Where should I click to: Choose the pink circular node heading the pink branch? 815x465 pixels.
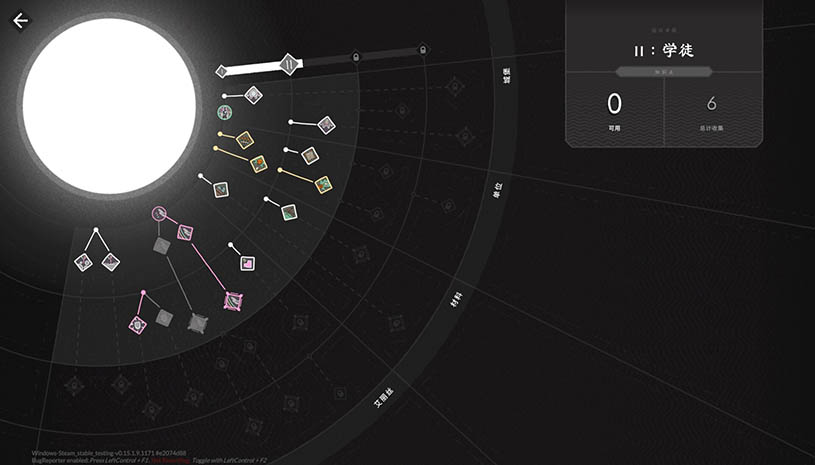point(159,213)
